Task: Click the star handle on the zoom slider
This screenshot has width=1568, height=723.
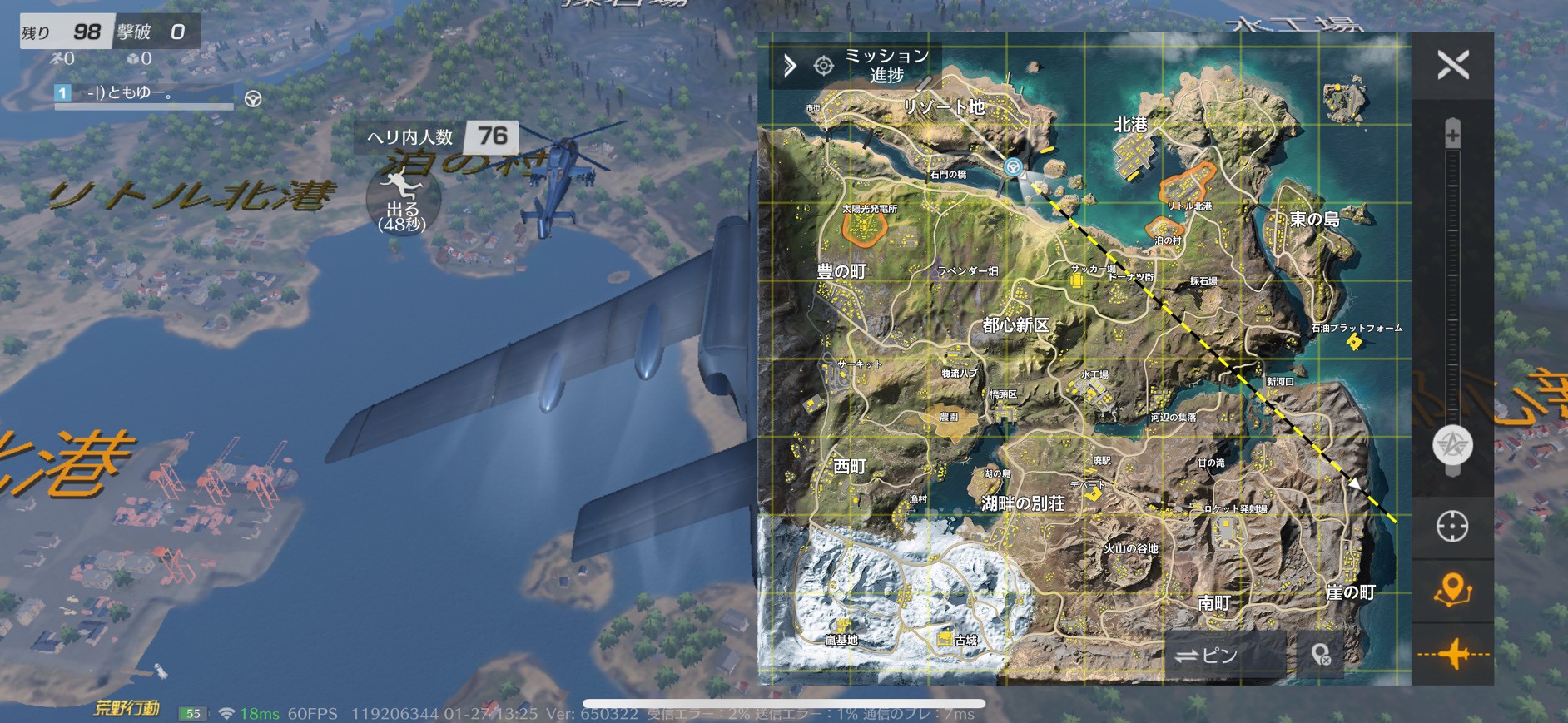Action: (x=1452, y=444)
